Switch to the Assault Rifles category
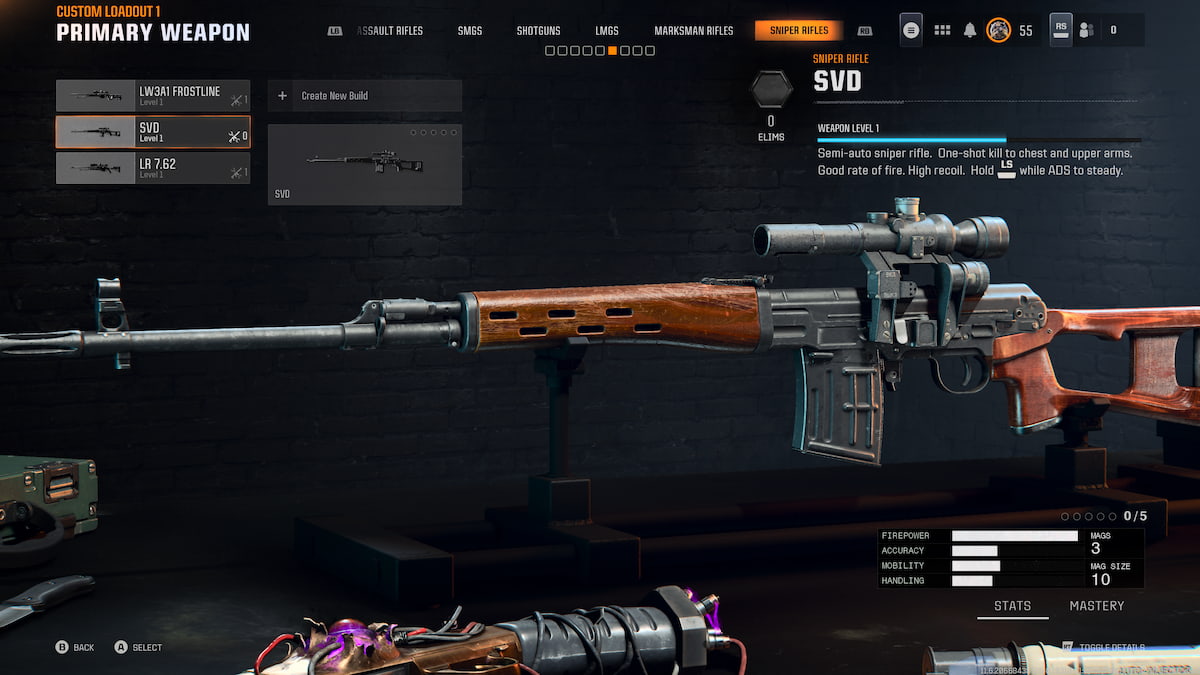The width and height of the screenshot is (1200, 675). pos(391,31)
